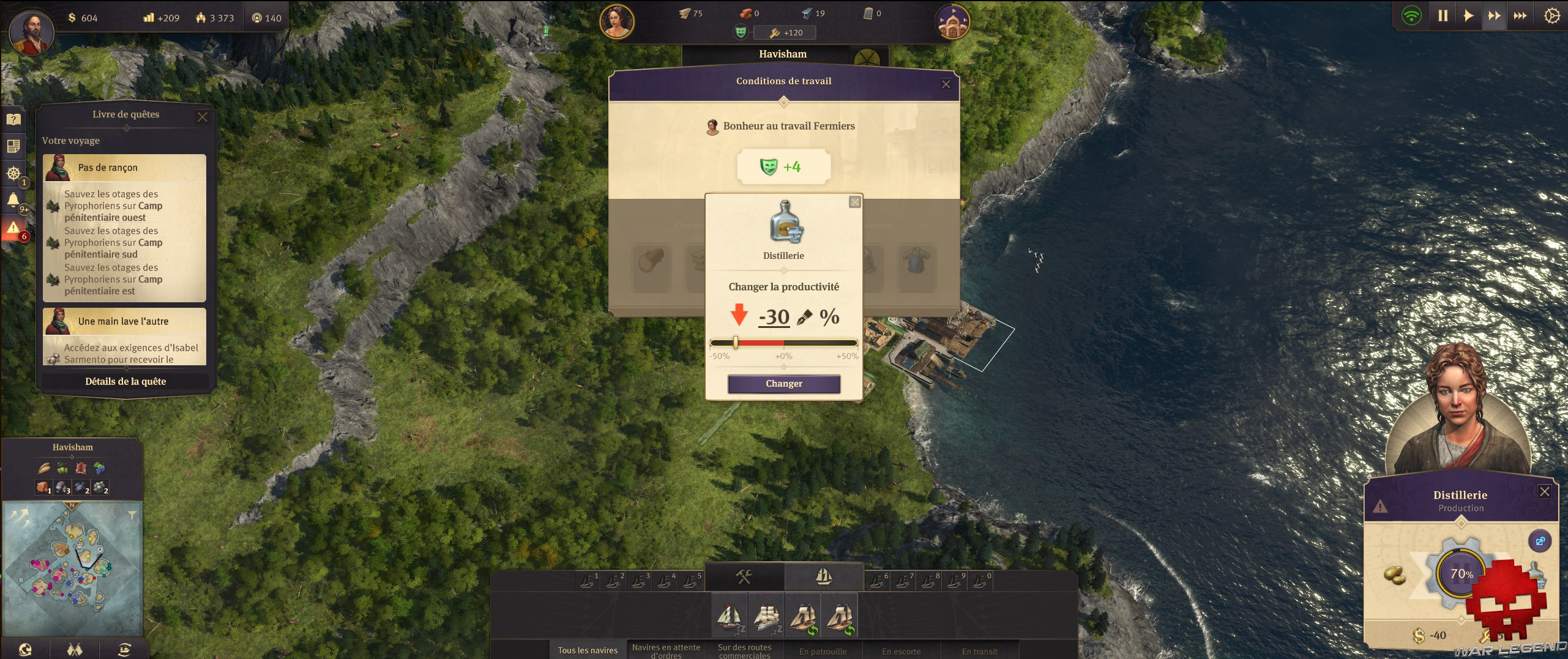The width and height of the screenshot is (1568, 659).
Task: Enable triple game speed
Action: click(1520, 16)
